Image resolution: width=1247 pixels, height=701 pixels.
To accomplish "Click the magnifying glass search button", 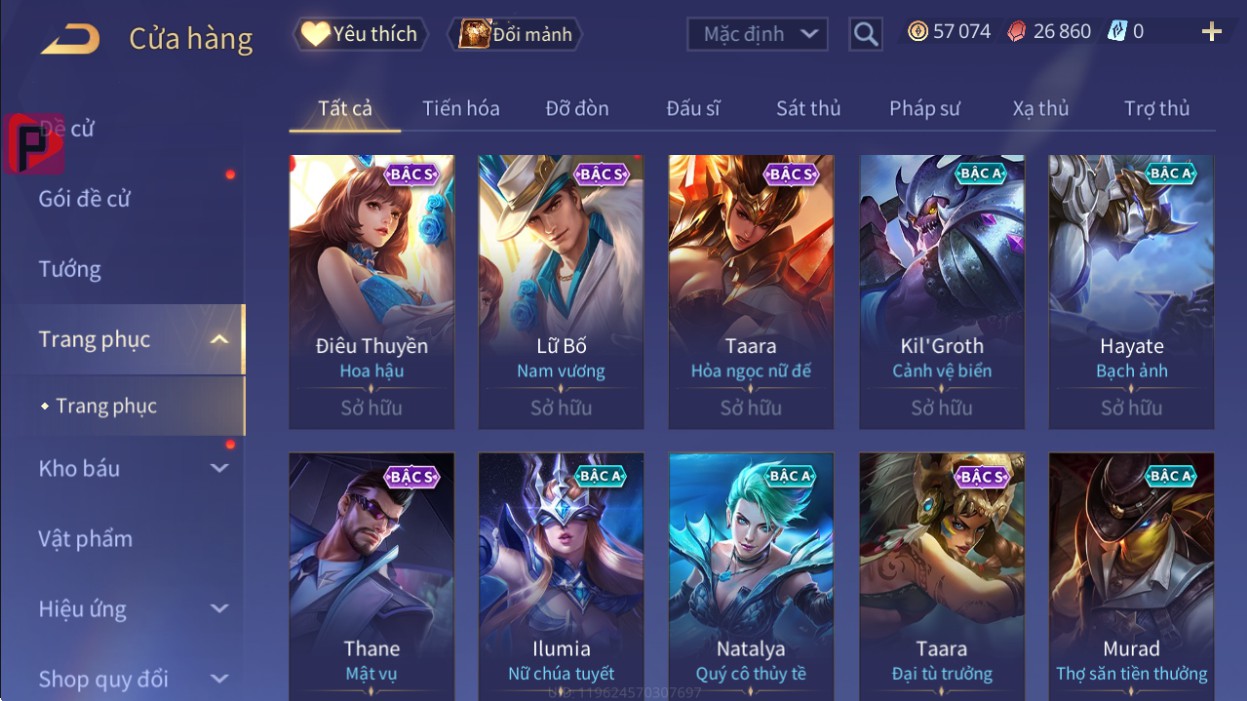I will [x=866, y=34].
